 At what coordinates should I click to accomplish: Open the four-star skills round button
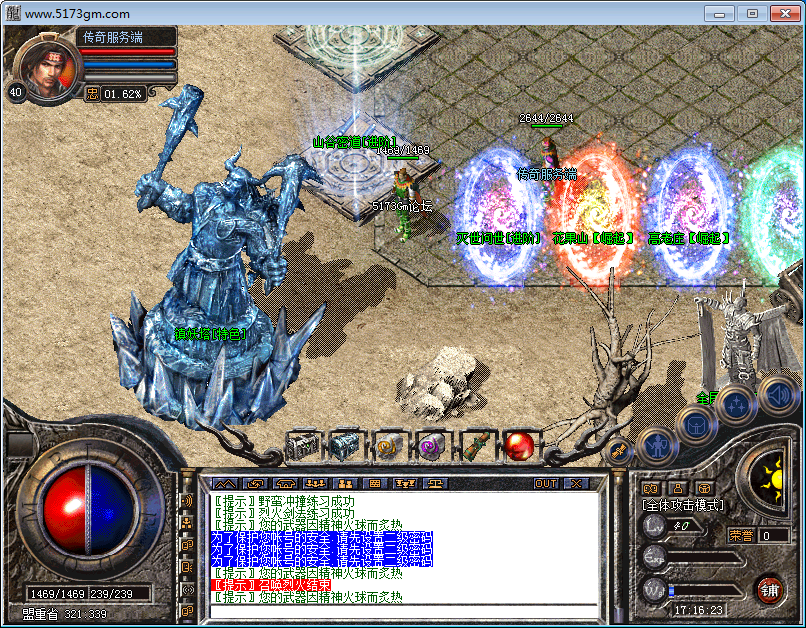[736, 404]
